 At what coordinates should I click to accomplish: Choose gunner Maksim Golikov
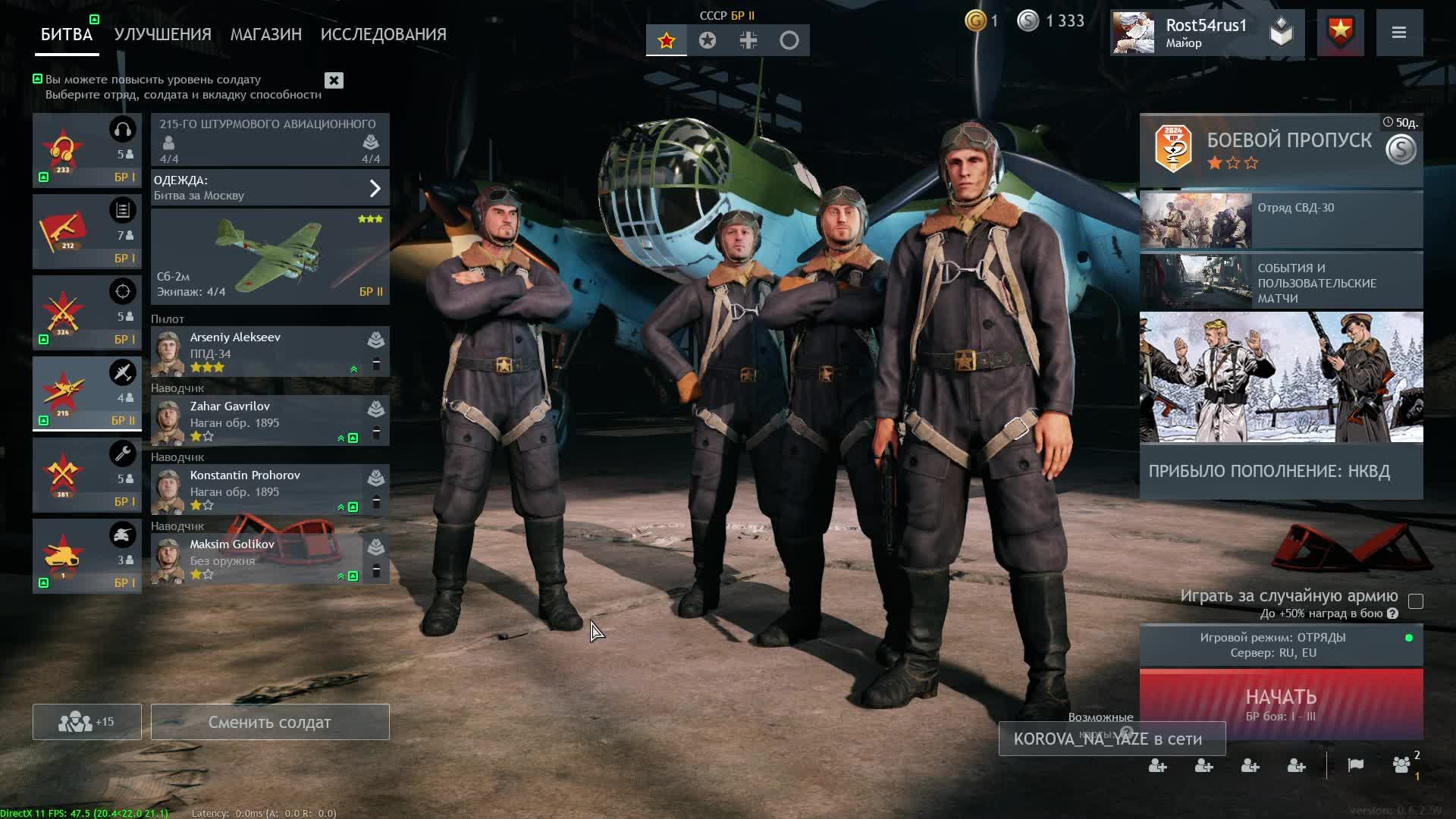pyautogui.click(x=258, y=560)
